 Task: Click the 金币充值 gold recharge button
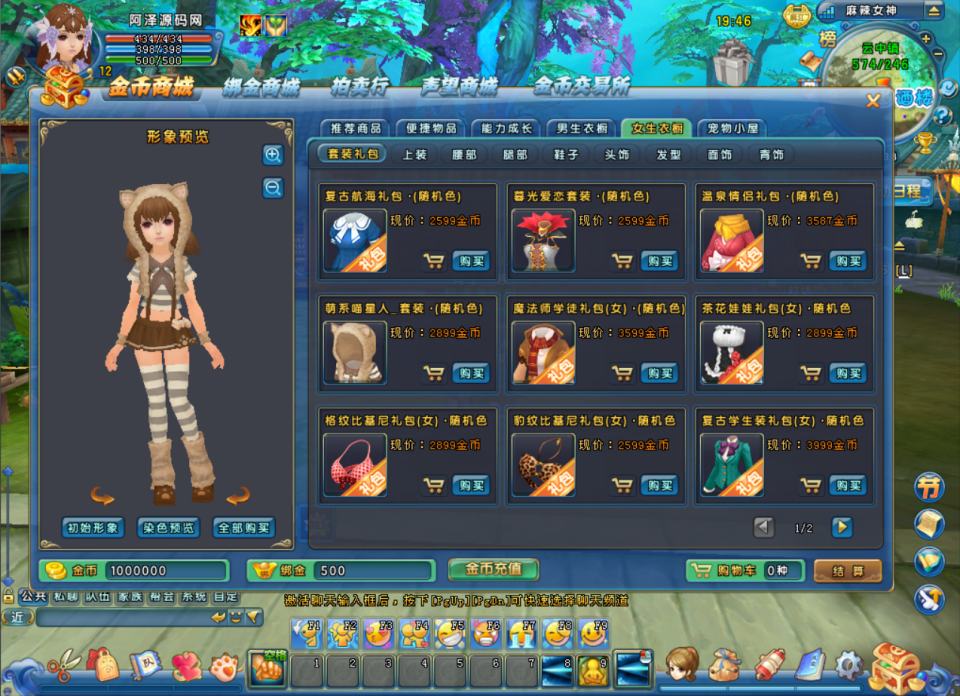click(493, 569)
